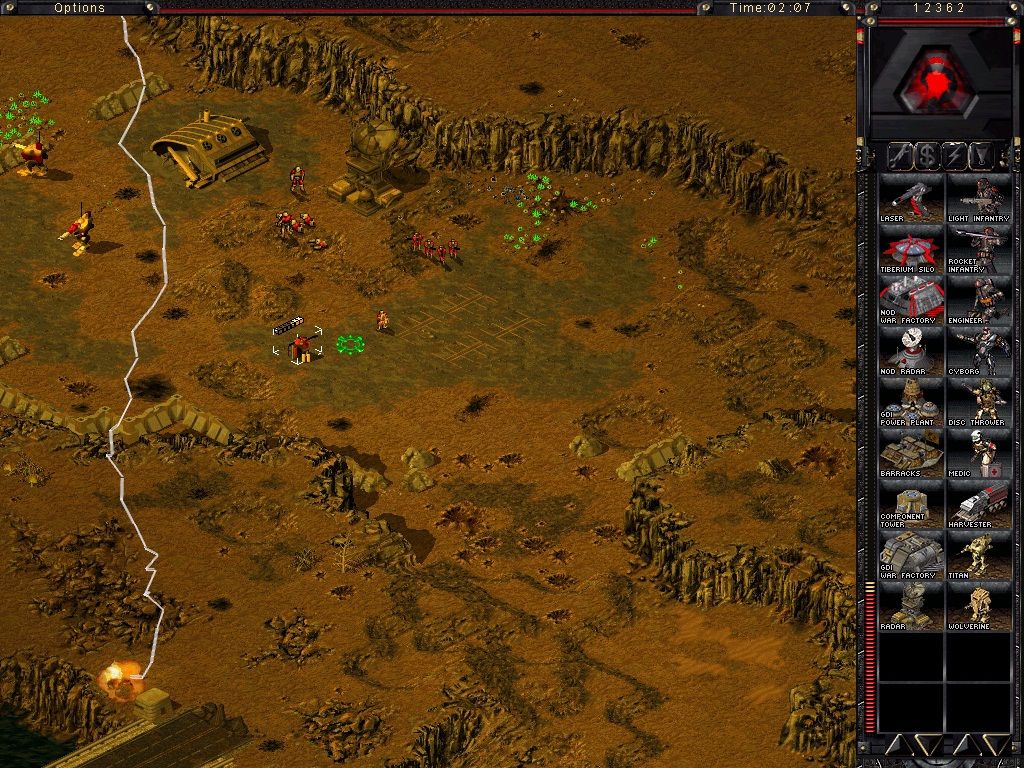Build a Tiberium Silo
Image resolution: width=1024 pixels, height=768 pixels.
coord(911,250)
